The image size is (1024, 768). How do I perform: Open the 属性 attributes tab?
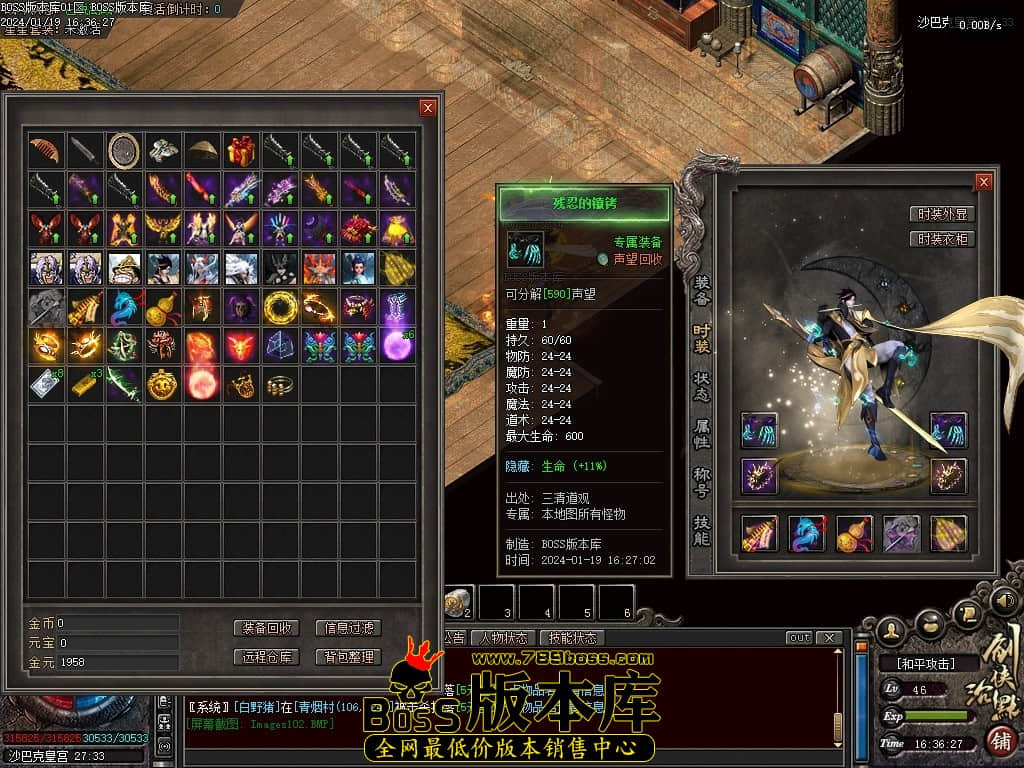[x=702, y=435]
